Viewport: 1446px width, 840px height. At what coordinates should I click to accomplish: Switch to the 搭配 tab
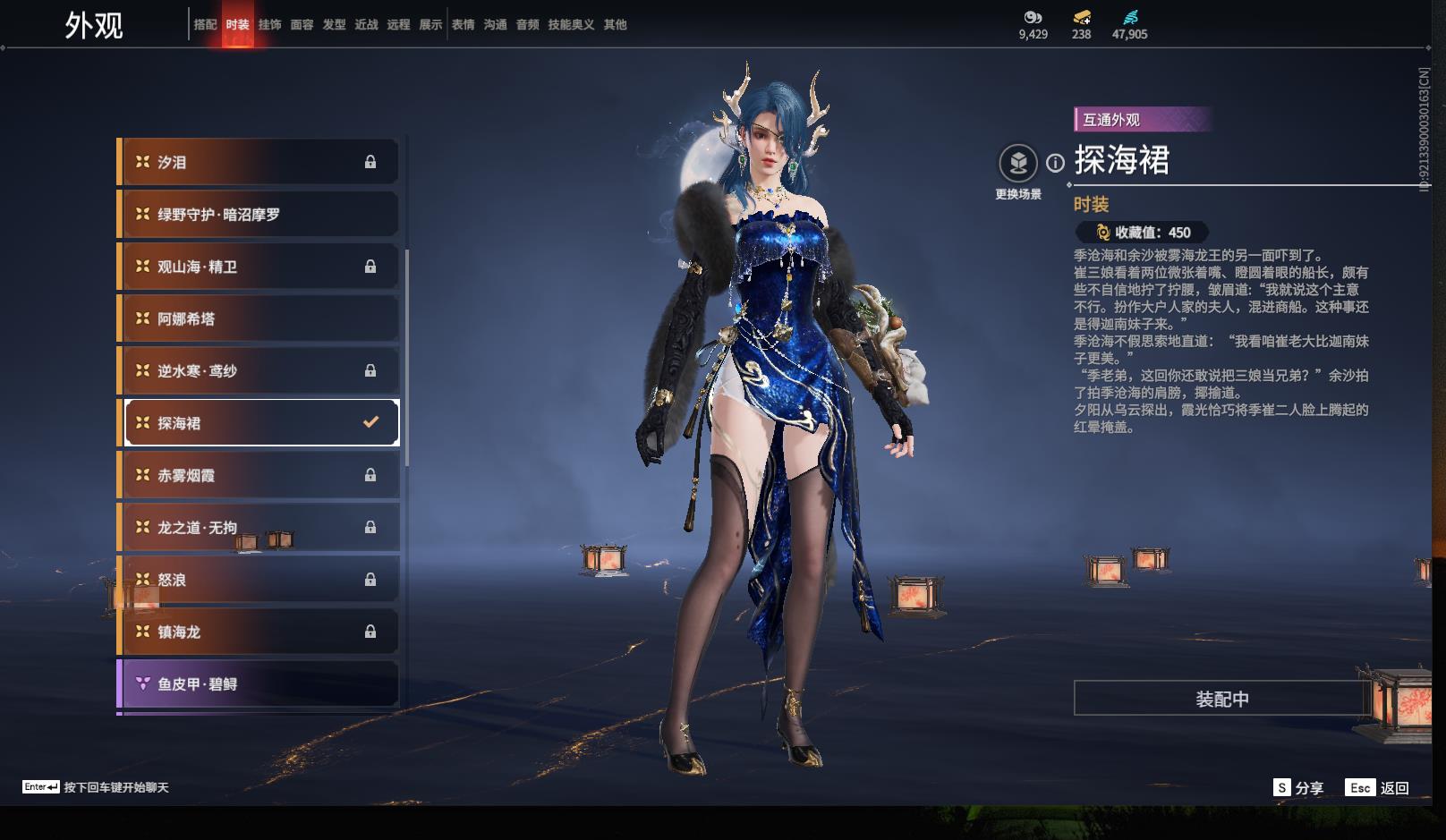click(205, 25)
